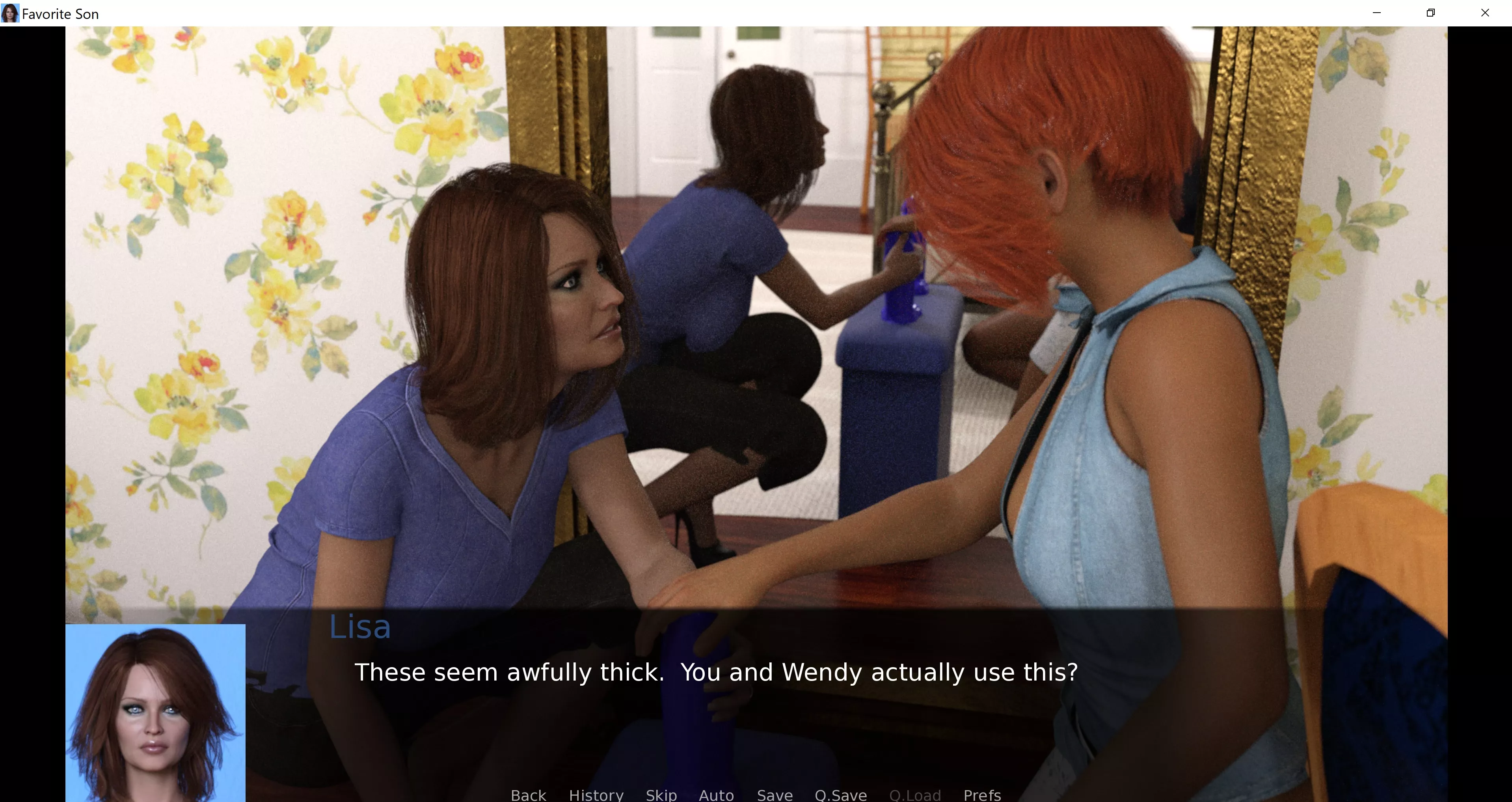The height and width of the screenshot is (802, 1512).
Task: Turn on Auto advance
Action: pyautogui.click(x=716, y=795)
